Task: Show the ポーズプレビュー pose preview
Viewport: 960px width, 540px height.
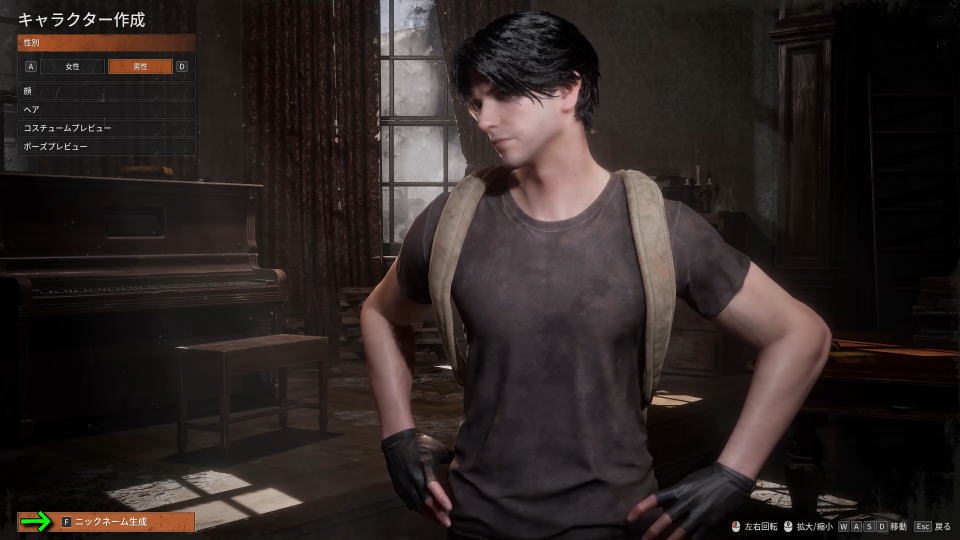Action: click(106, 146)
